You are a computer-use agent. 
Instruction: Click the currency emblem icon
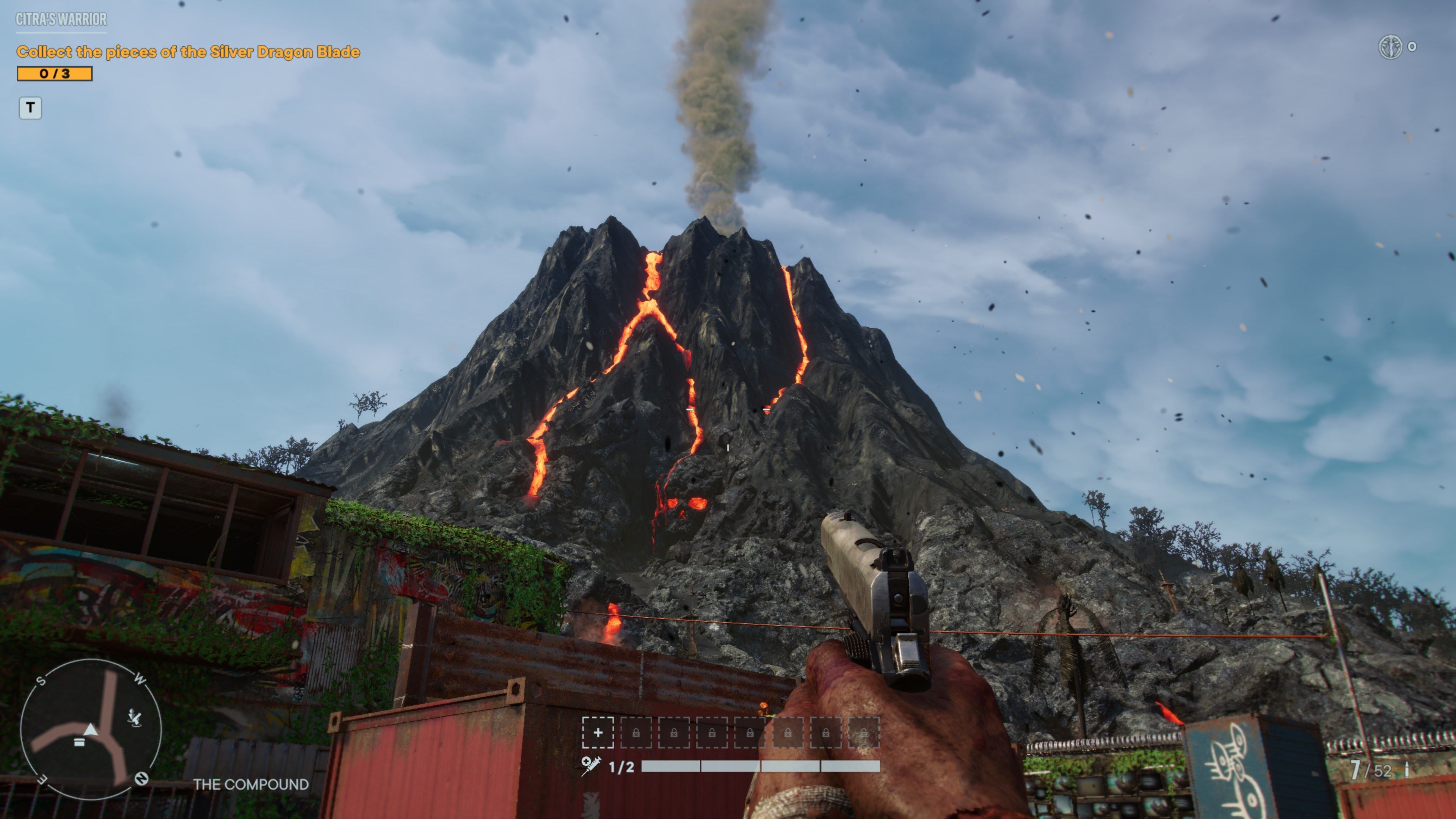tap(1390, 47)
